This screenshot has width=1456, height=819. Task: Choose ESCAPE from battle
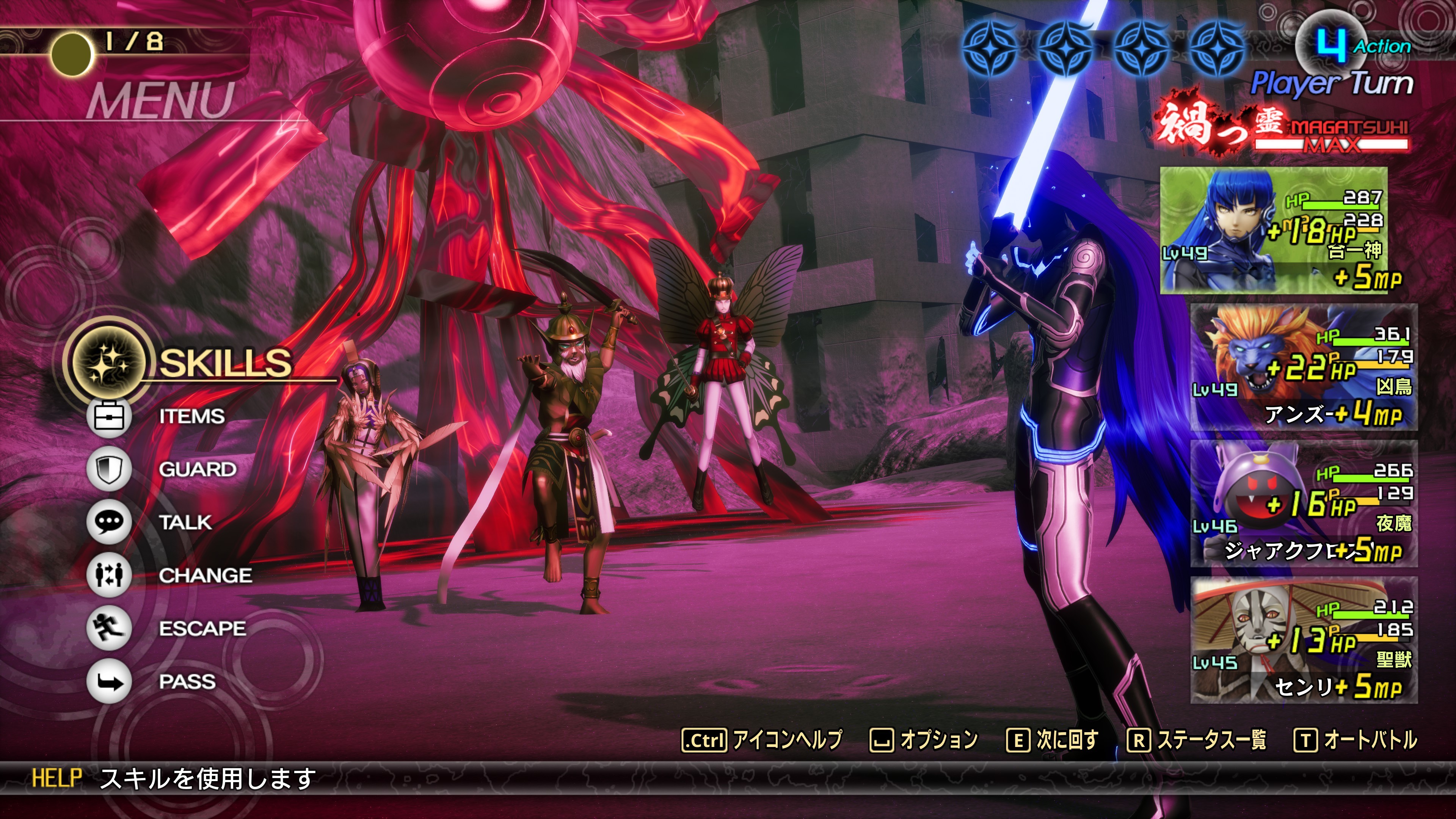tap(202, 629)
